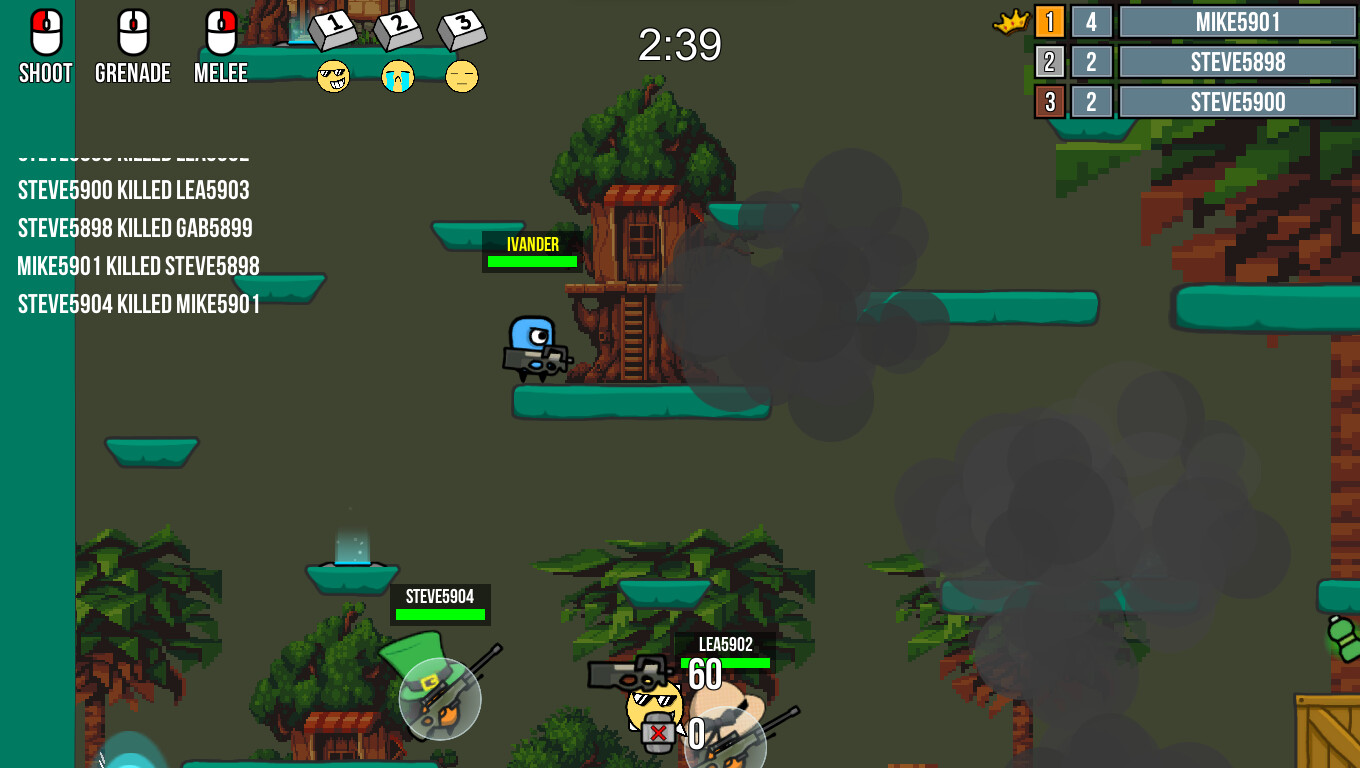Click the nameplate IVANDER above the blue character

click(531, 243)
